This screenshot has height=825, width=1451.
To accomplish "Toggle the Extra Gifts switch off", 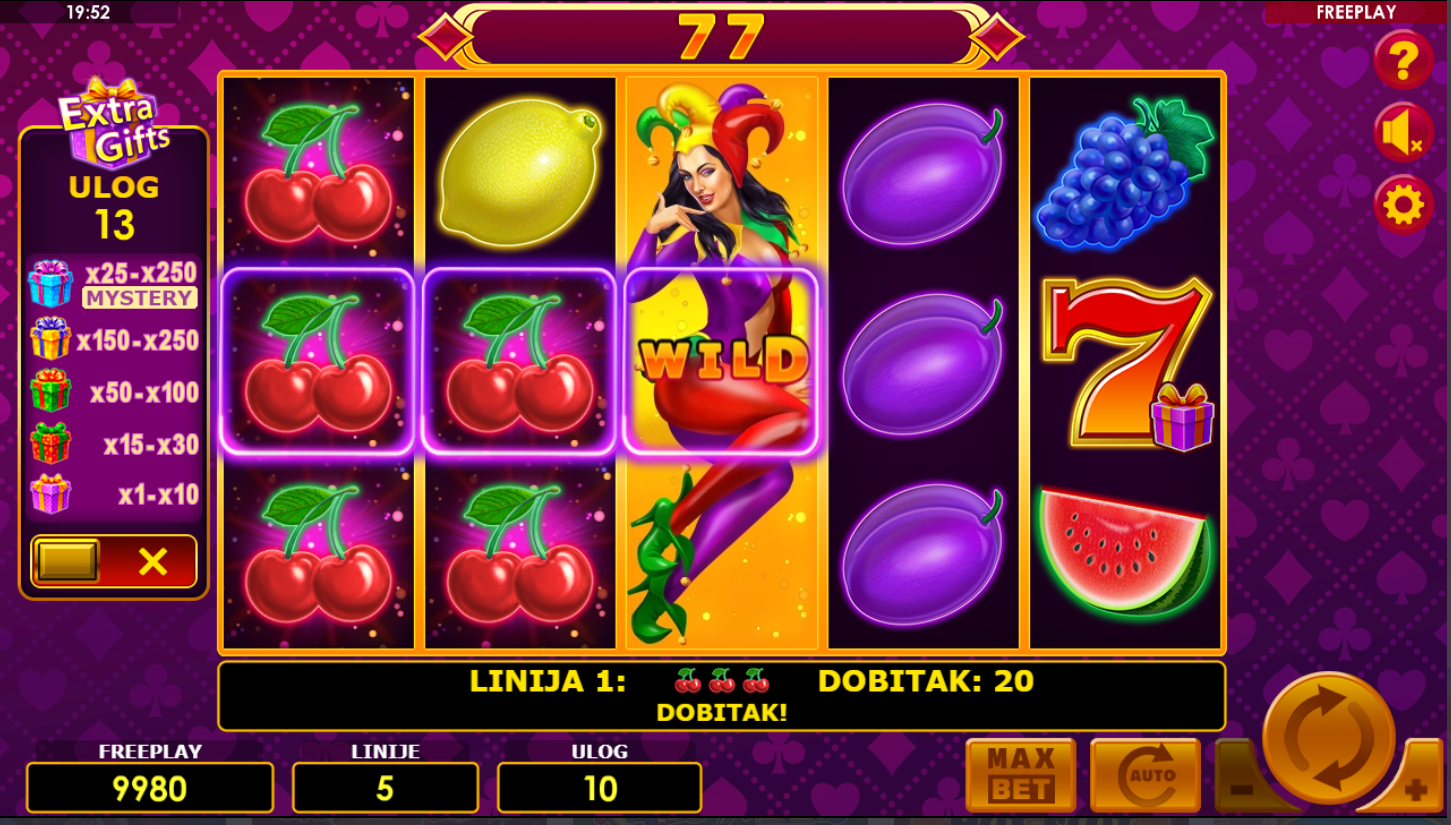I will [114, 561].
